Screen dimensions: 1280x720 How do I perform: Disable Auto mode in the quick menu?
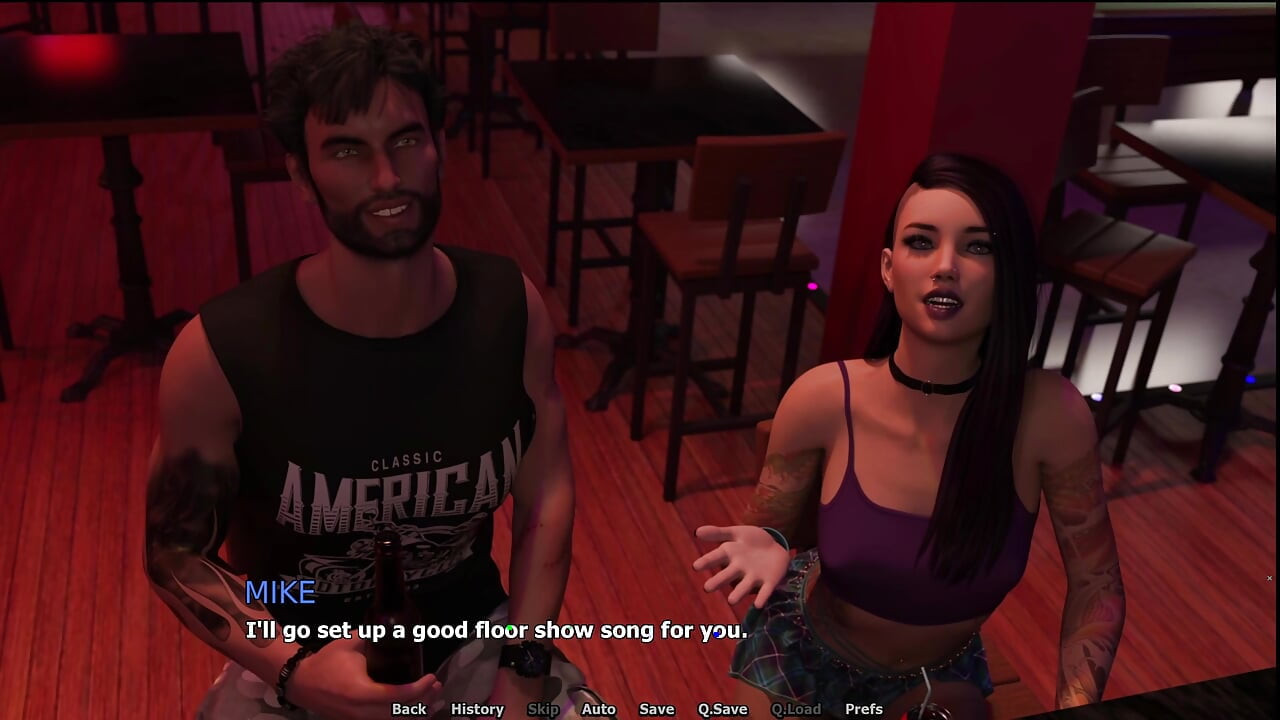[599, 709]
